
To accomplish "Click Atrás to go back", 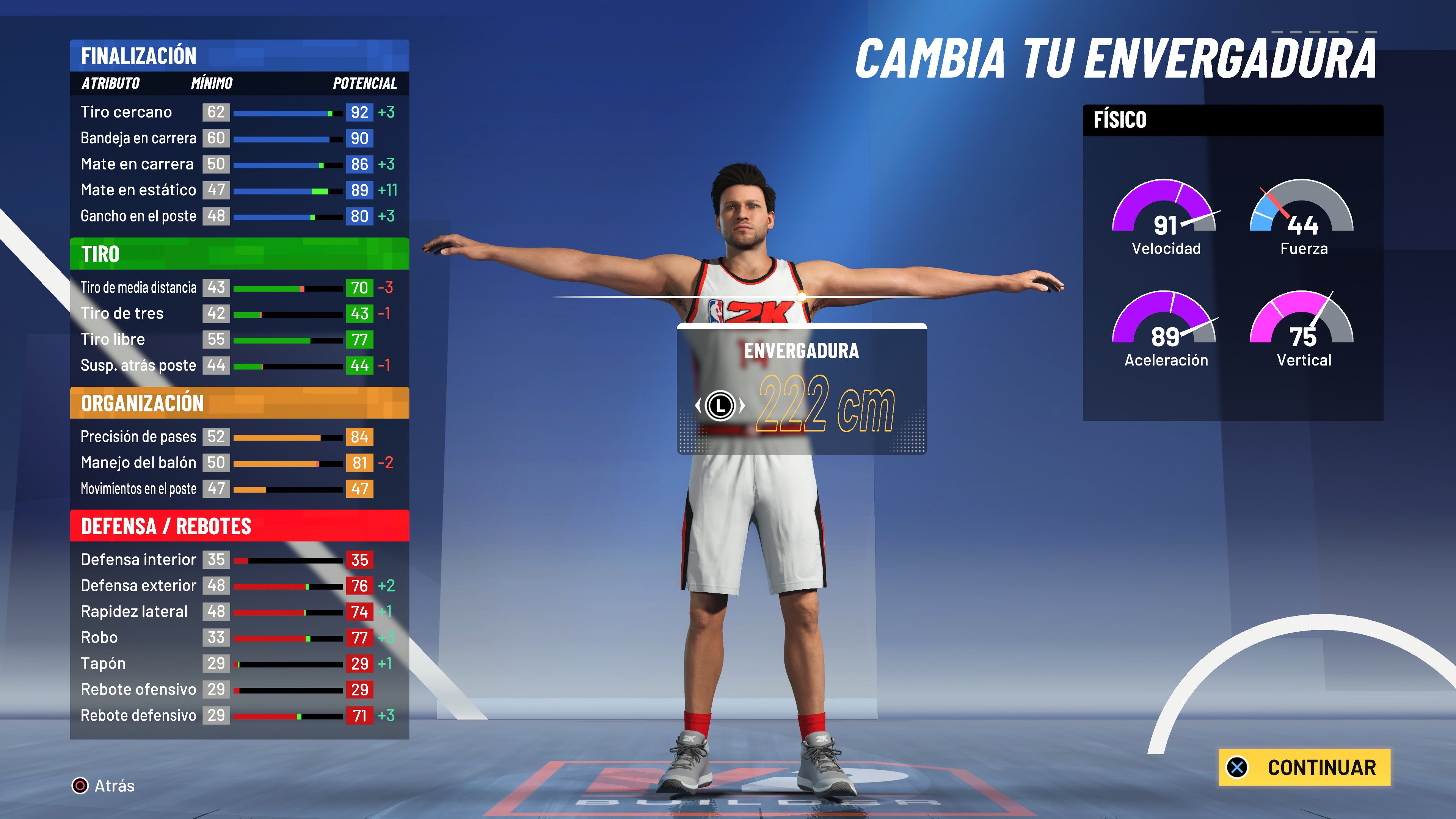I will pos(111,786).
